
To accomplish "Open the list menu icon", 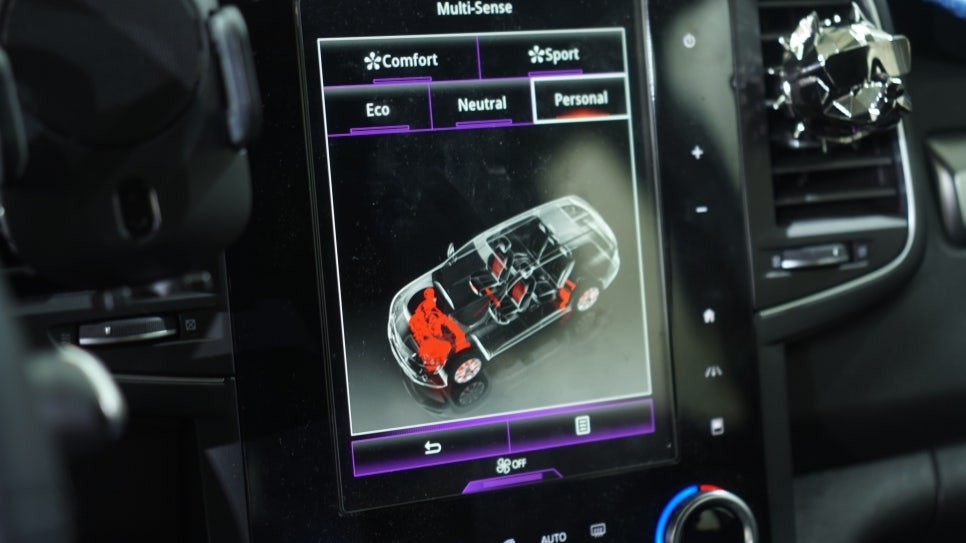I will (x=582, y=426).
